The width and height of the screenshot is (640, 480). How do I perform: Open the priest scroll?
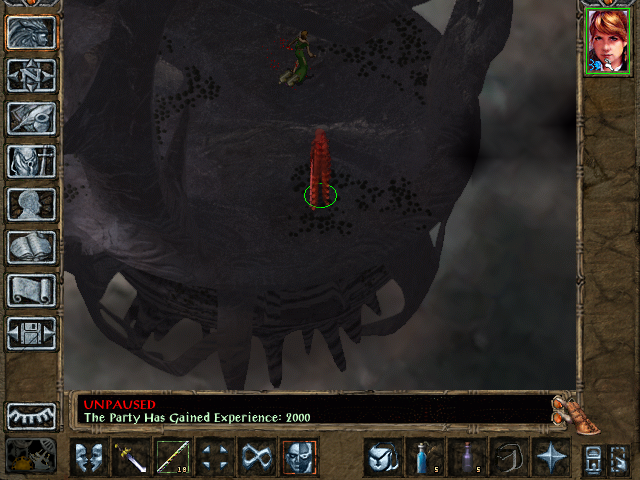[x=31, y=290]
